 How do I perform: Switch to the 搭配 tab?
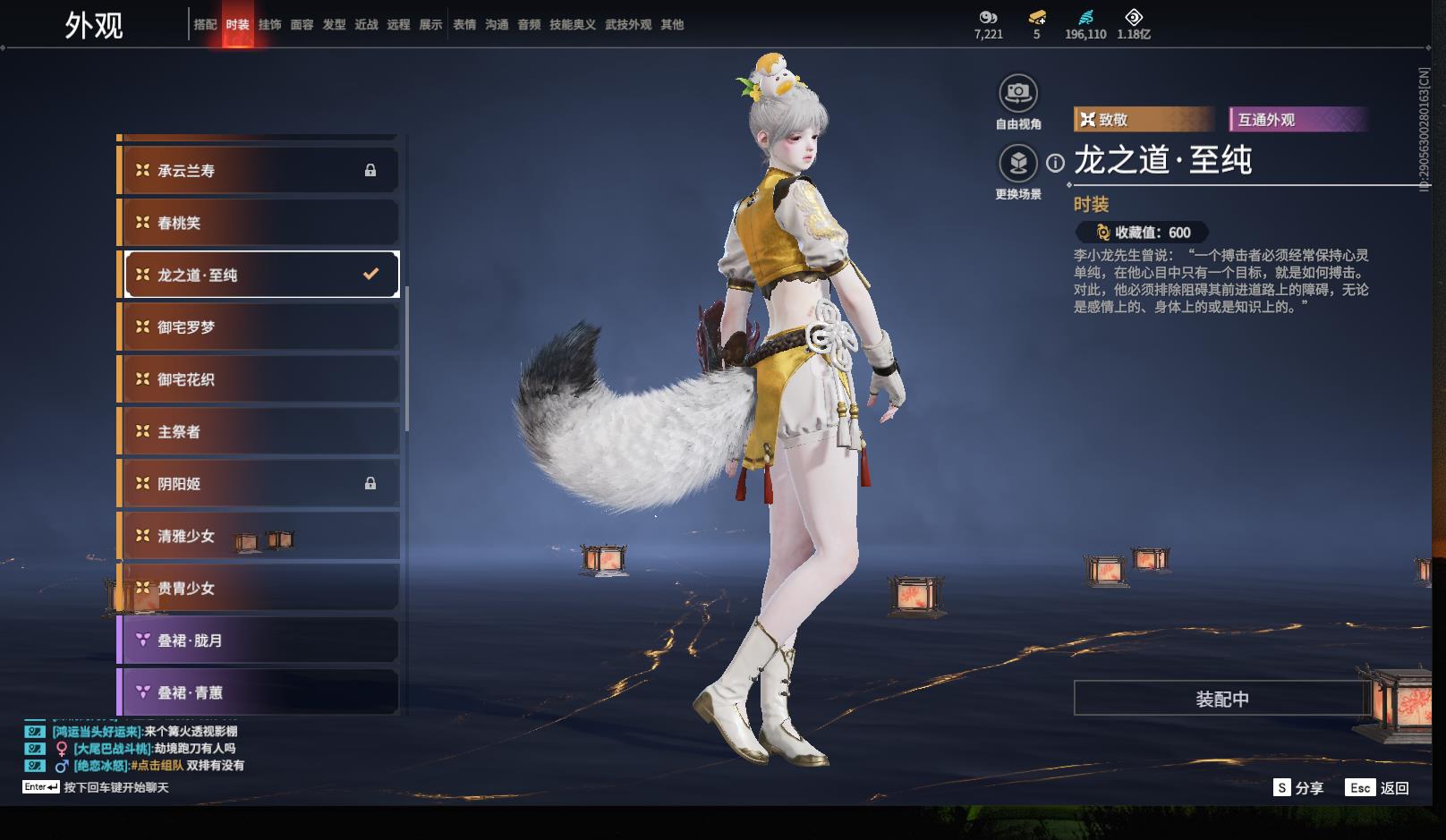point(205,25)
